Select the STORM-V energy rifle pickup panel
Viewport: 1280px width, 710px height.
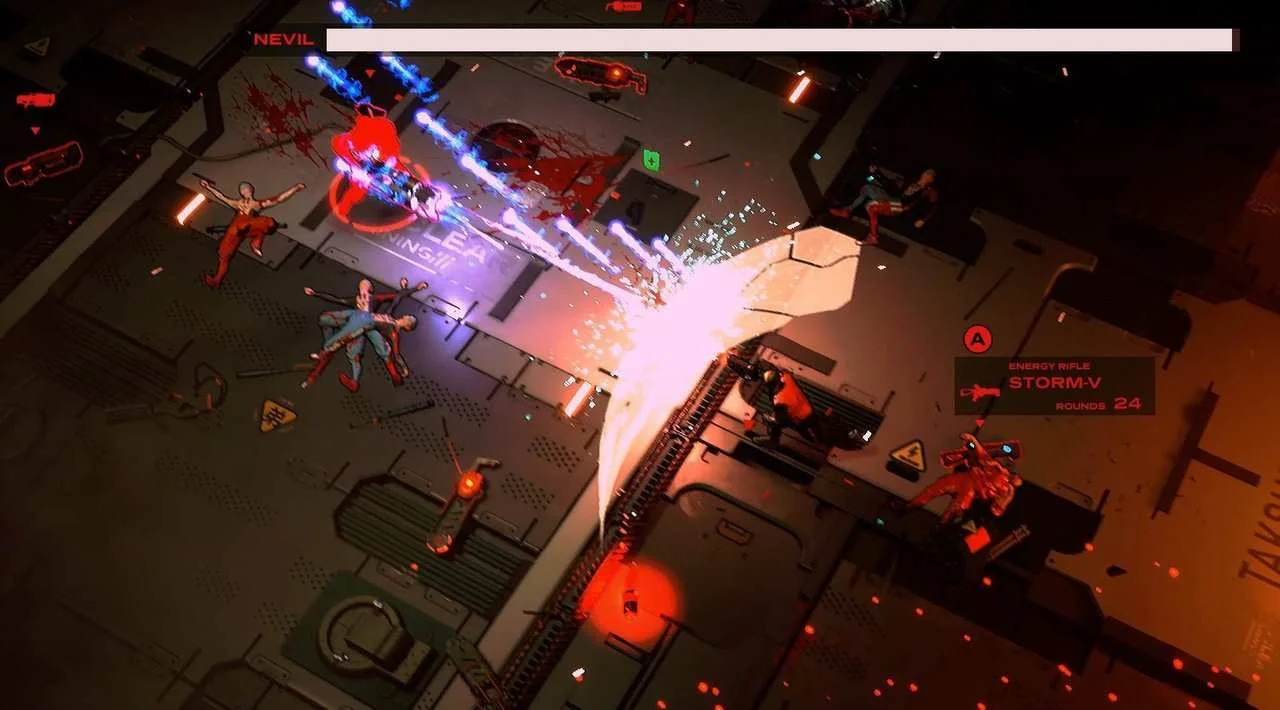pyautogui.click(x=1055, y=386)
